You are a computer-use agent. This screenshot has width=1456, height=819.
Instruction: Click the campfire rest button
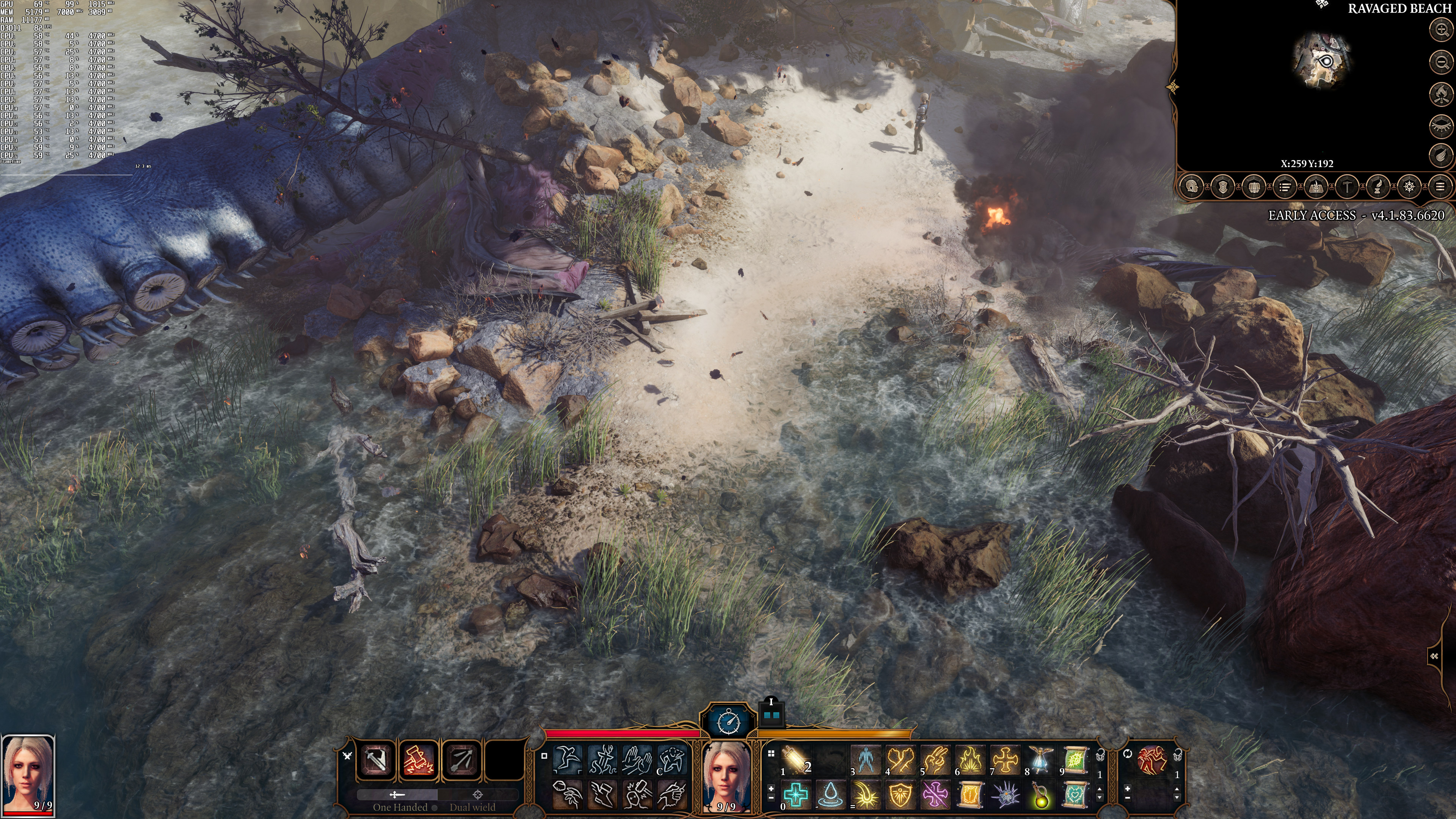[x=1441, y=94]
